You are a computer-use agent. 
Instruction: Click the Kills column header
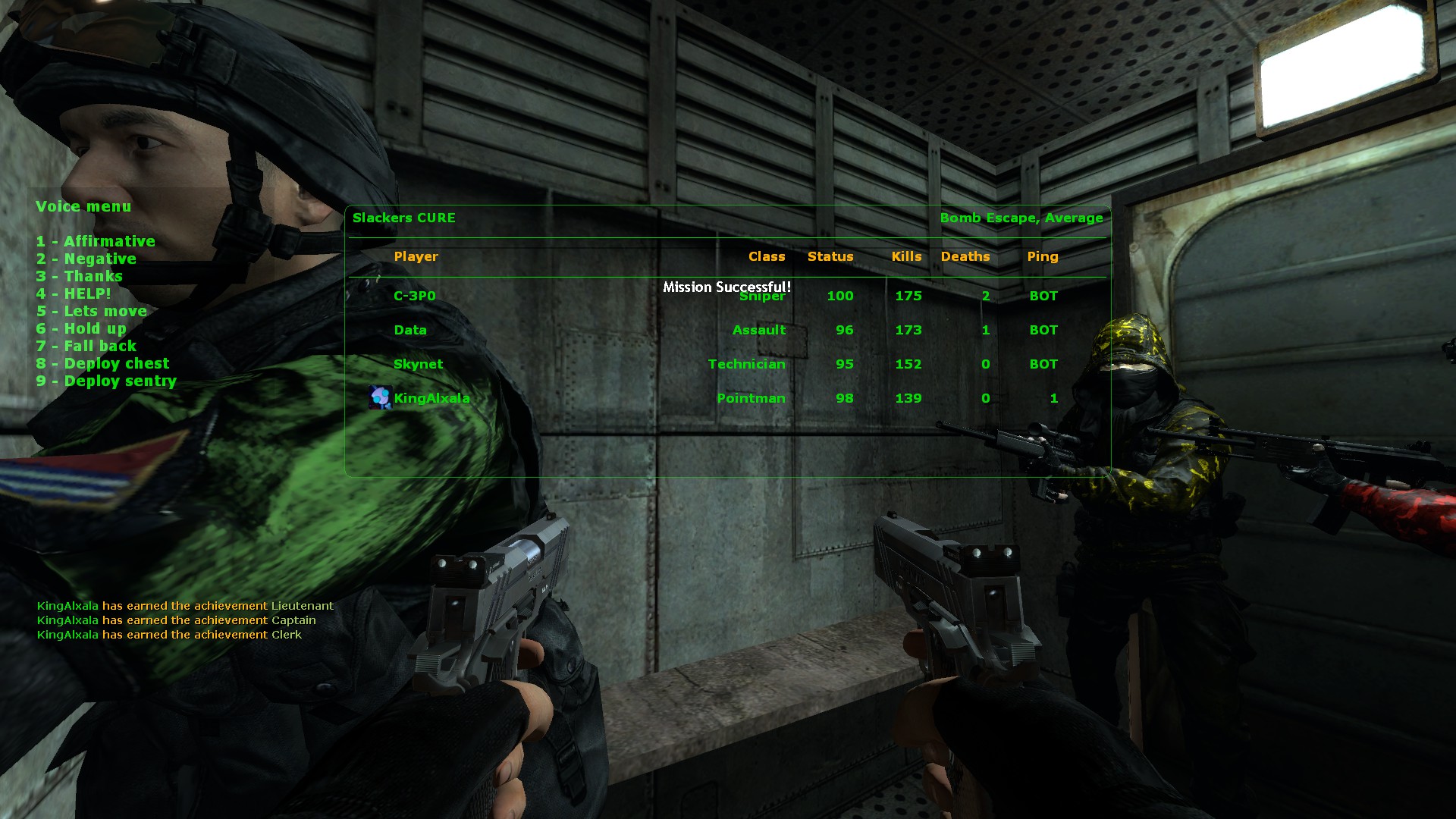(906, 256)
